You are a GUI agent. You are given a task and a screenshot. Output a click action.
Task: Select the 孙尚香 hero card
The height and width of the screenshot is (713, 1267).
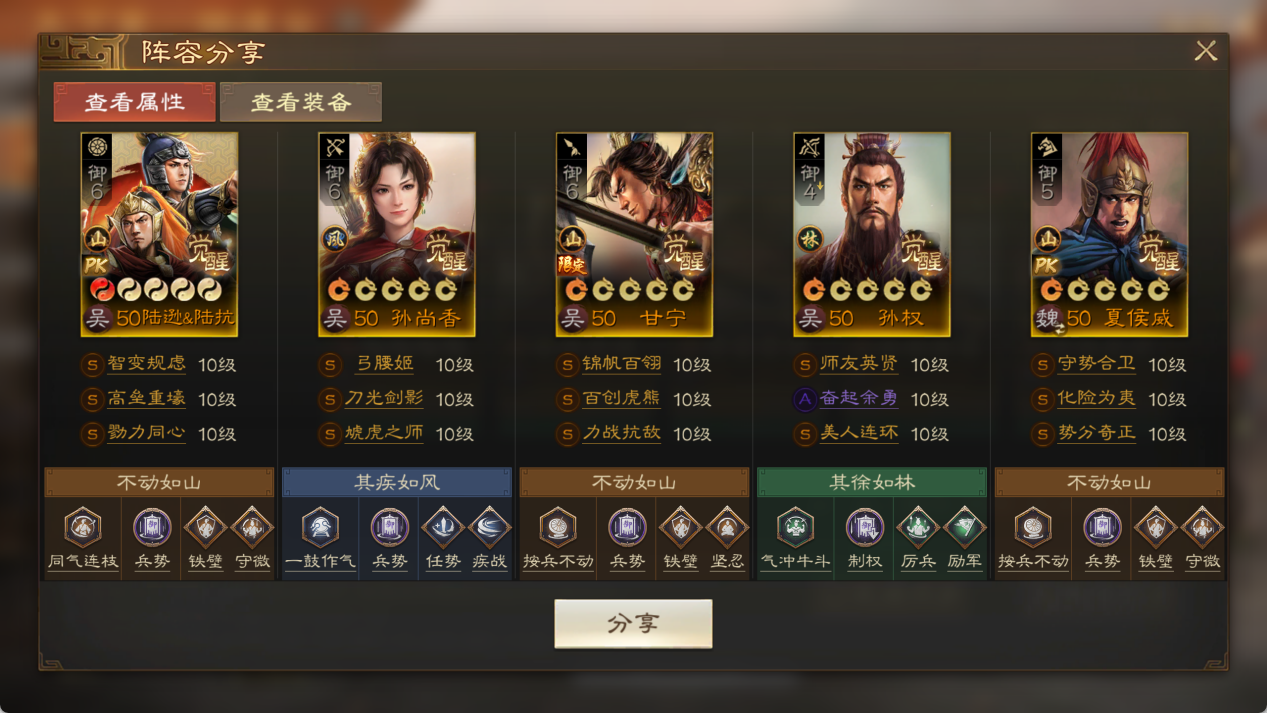[x=397, y=235]
